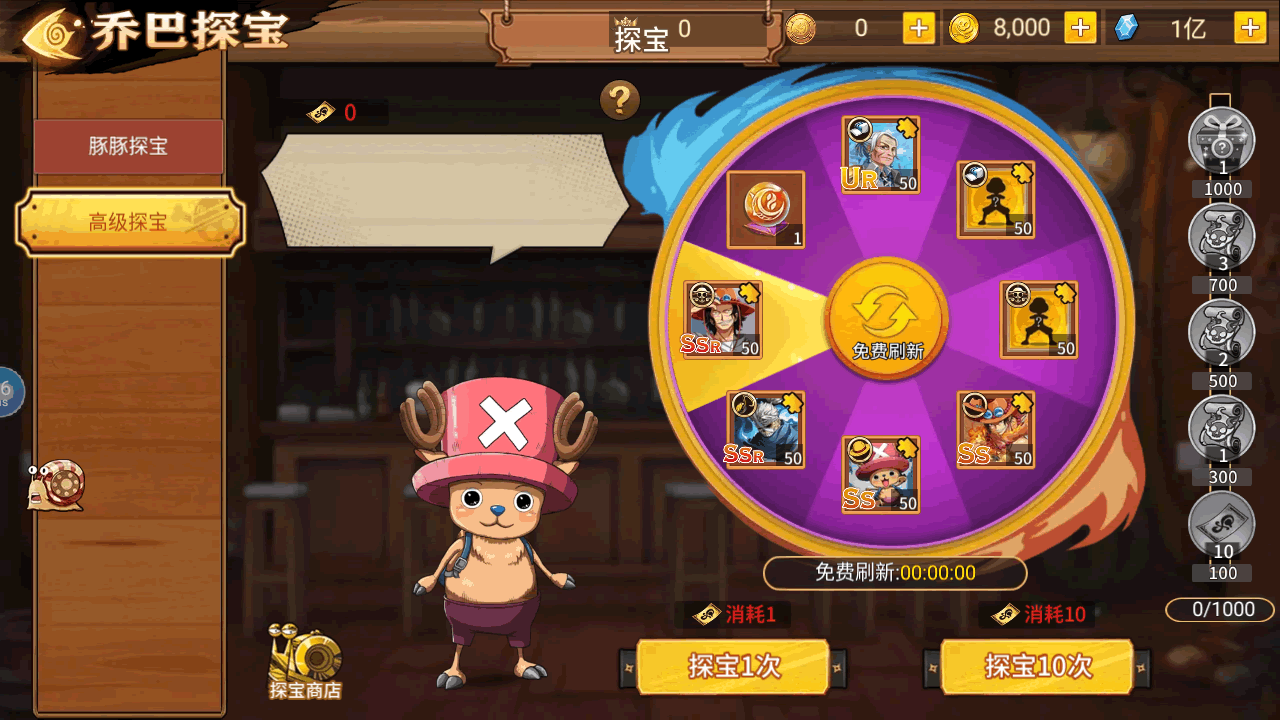Add more gold coins with plus button

click(x=1080, y=28)
